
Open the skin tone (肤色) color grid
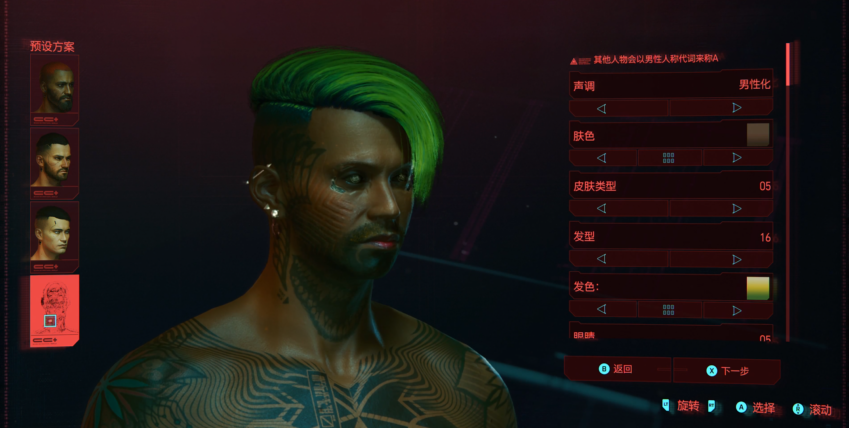tap(668, 158)
